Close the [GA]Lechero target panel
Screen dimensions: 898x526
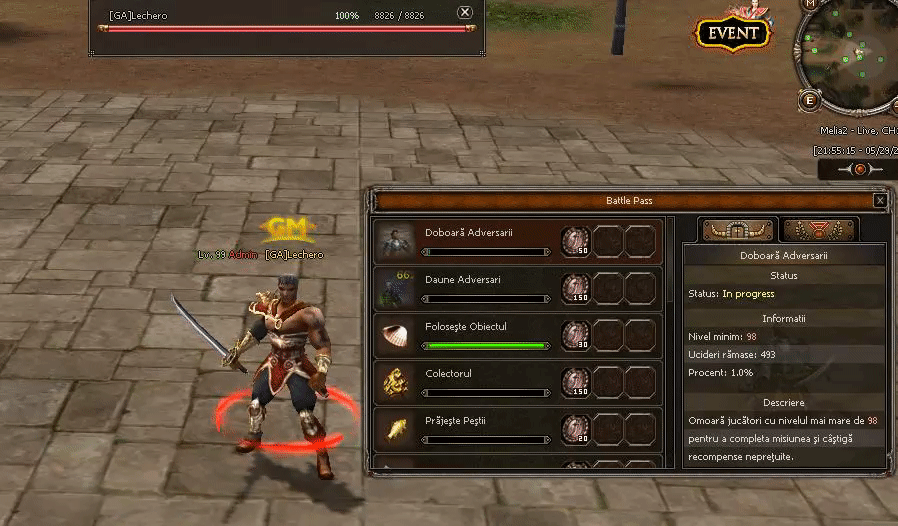[x=465, y=13]
